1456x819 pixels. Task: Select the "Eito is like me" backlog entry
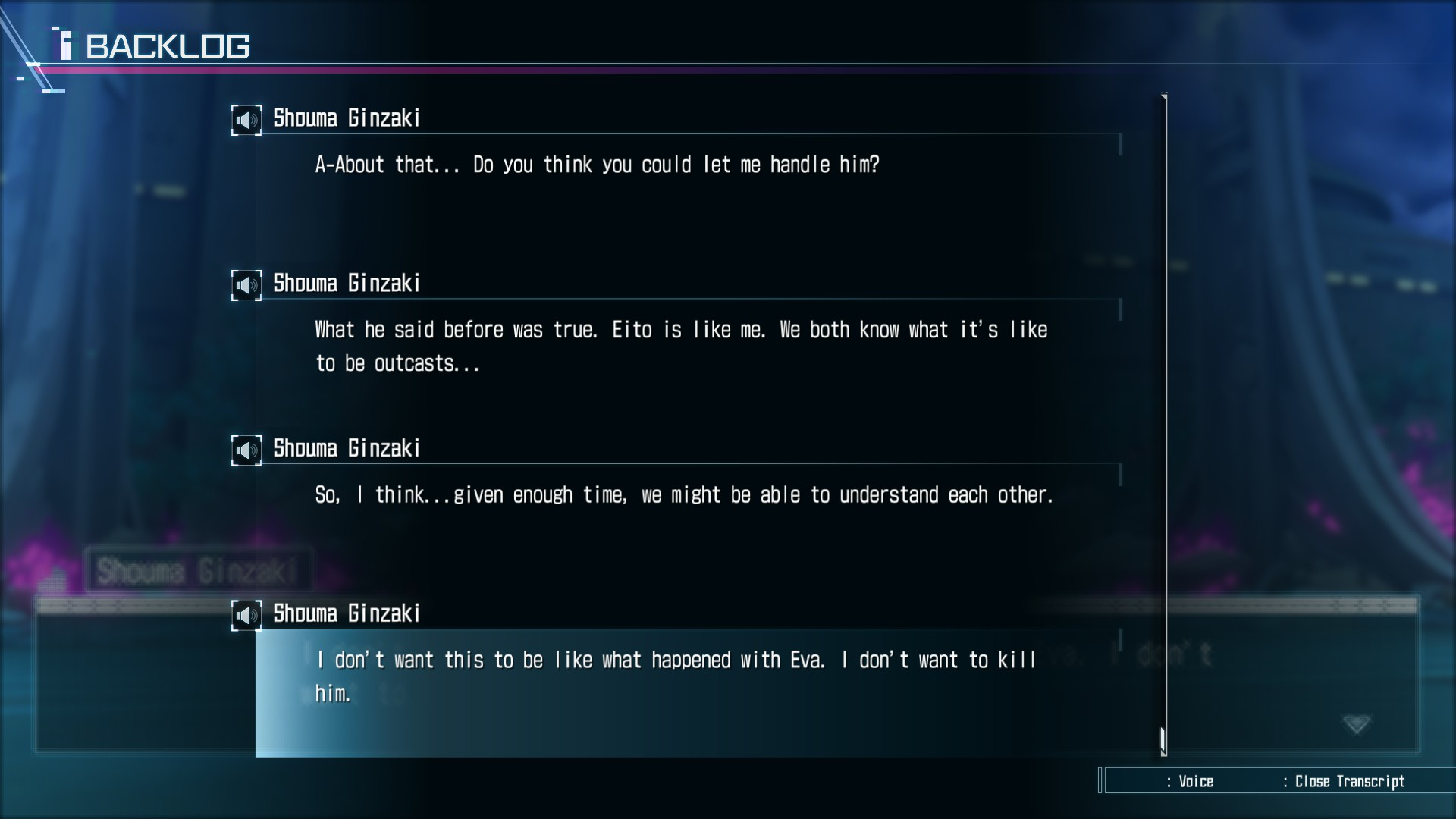point(680,346)
